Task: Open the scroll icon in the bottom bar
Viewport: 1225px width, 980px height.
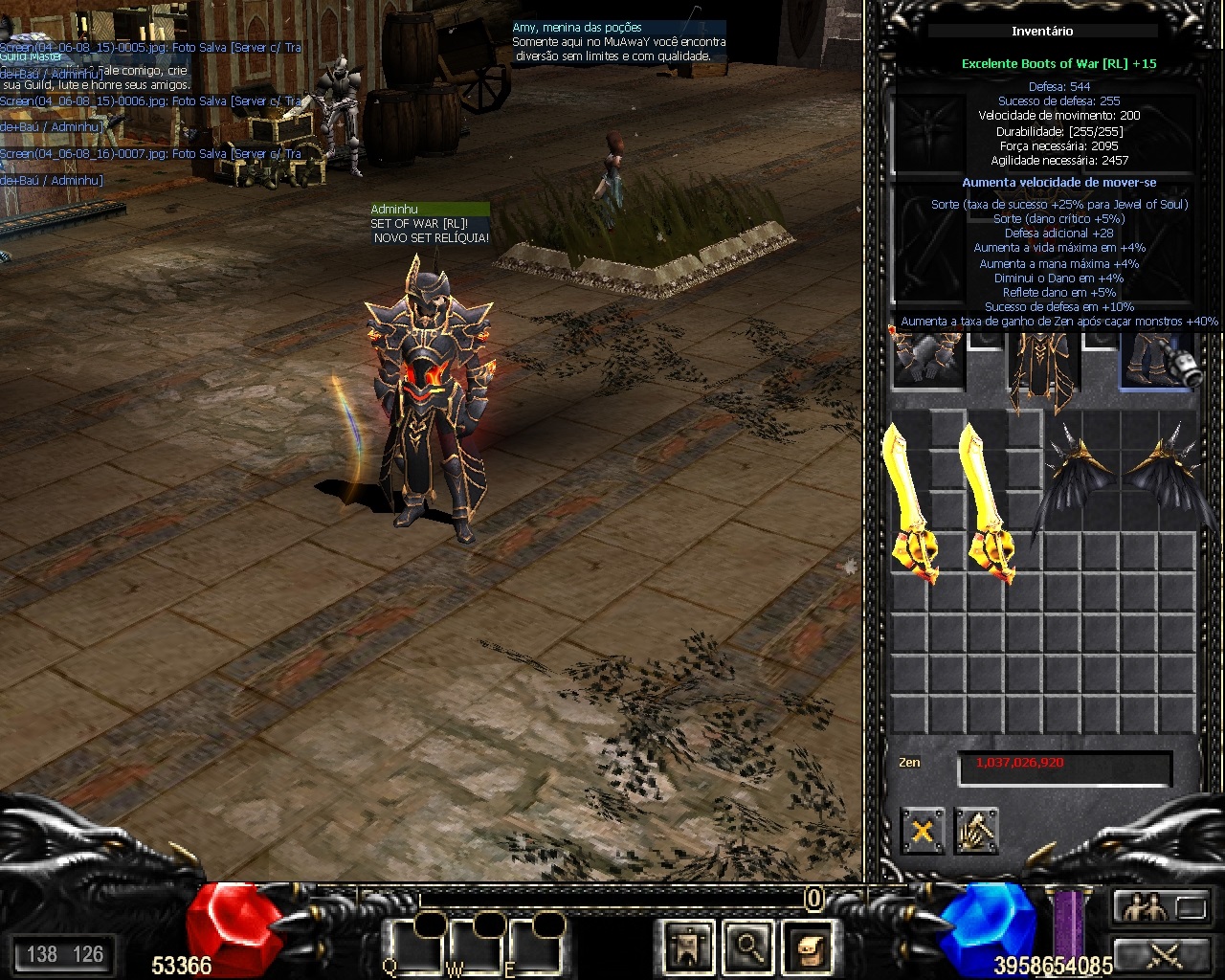Action: [809, 947]
